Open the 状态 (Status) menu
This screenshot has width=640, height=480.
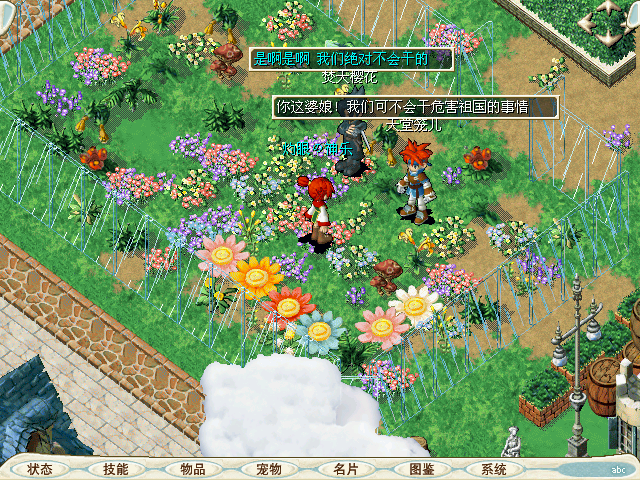coord(40,469)
